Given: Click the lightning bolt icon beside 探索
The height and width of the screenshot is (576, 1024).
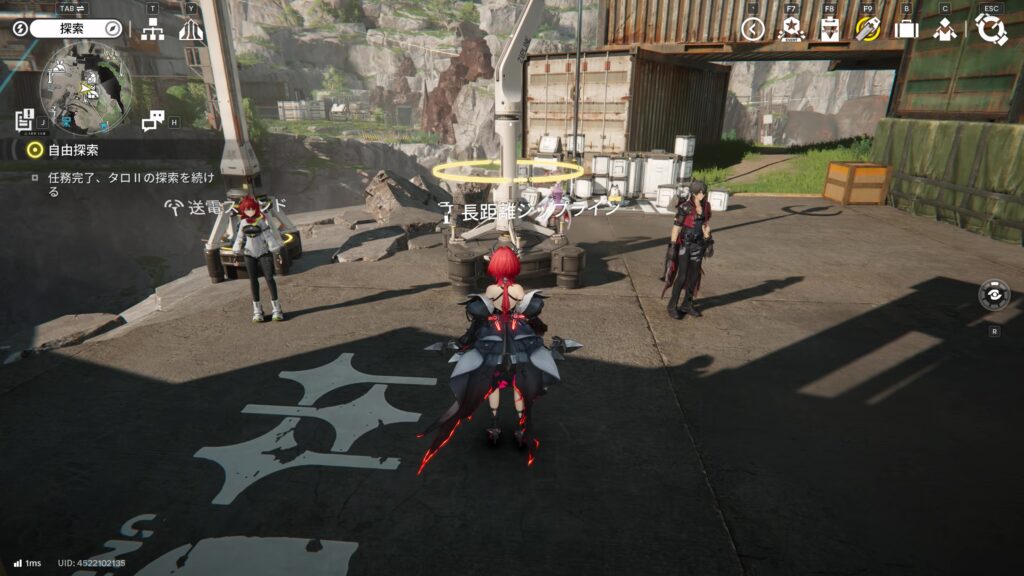Looking at the screenshot, I should [x=19, y=29].
